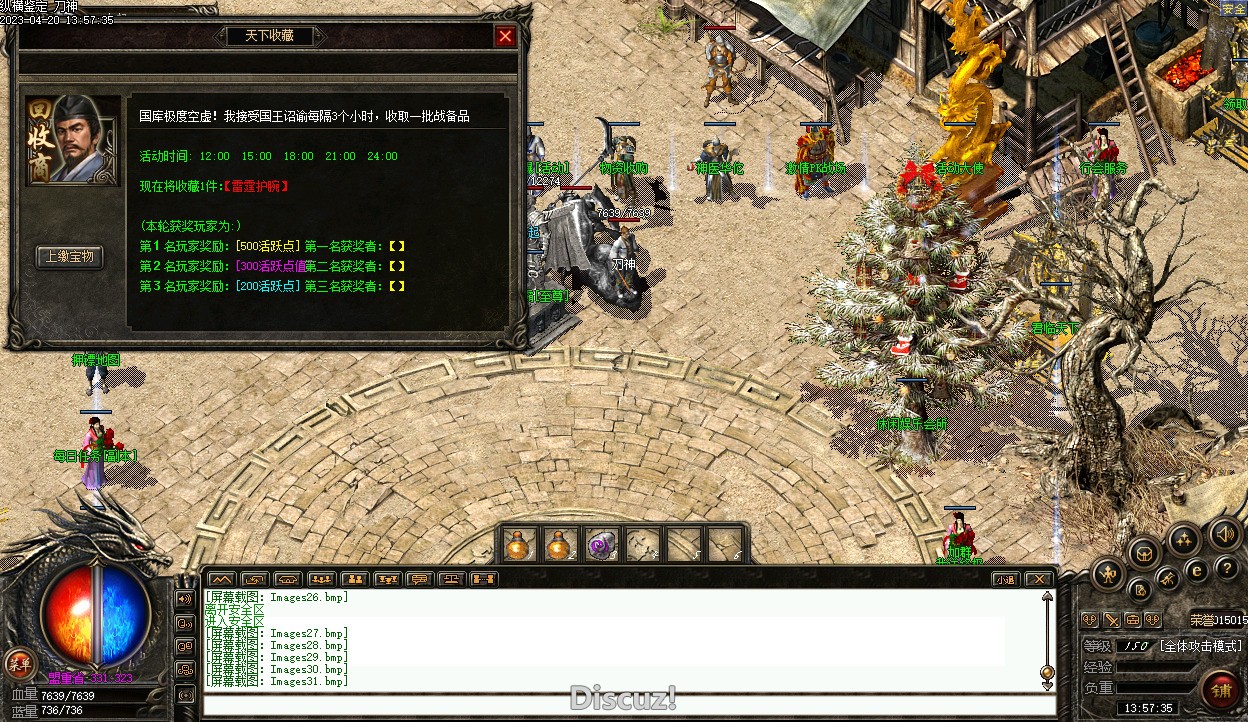Close the 天下收藏 dialog window
This screenshot has width=1248, height=722.
505,36
